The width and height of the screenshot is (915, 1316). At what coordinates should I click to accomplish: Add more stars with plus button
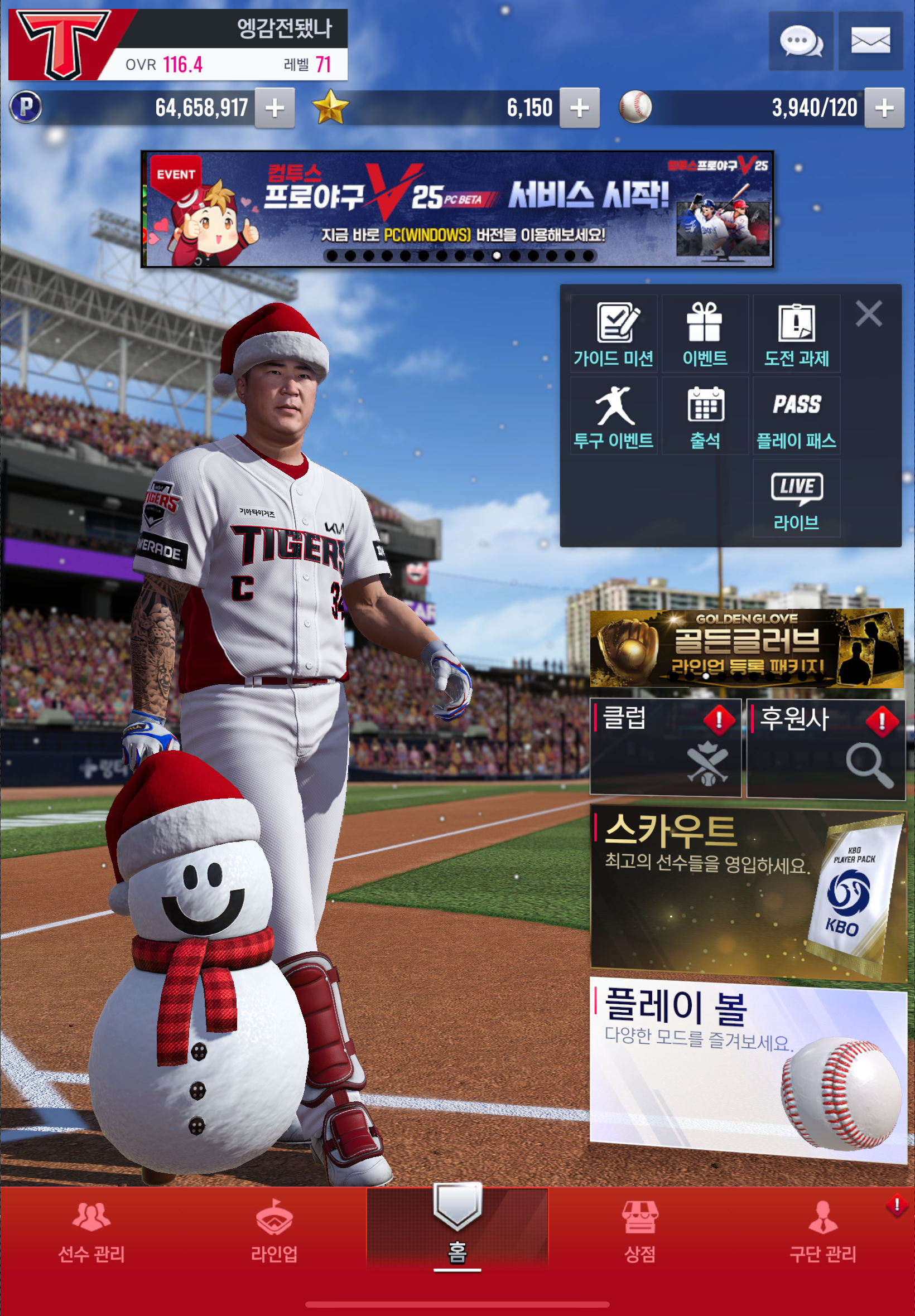(x=579, y=108)
